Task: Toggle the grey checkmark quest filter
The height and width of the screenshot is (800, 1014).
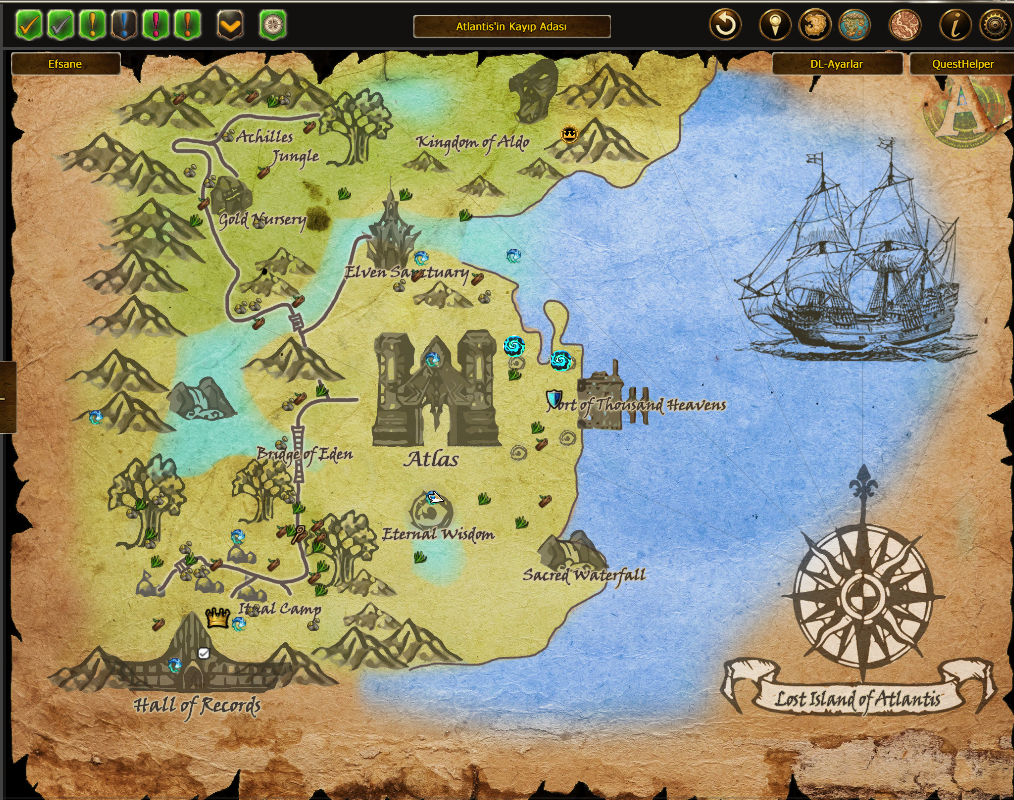Action: tap(61, 24)
